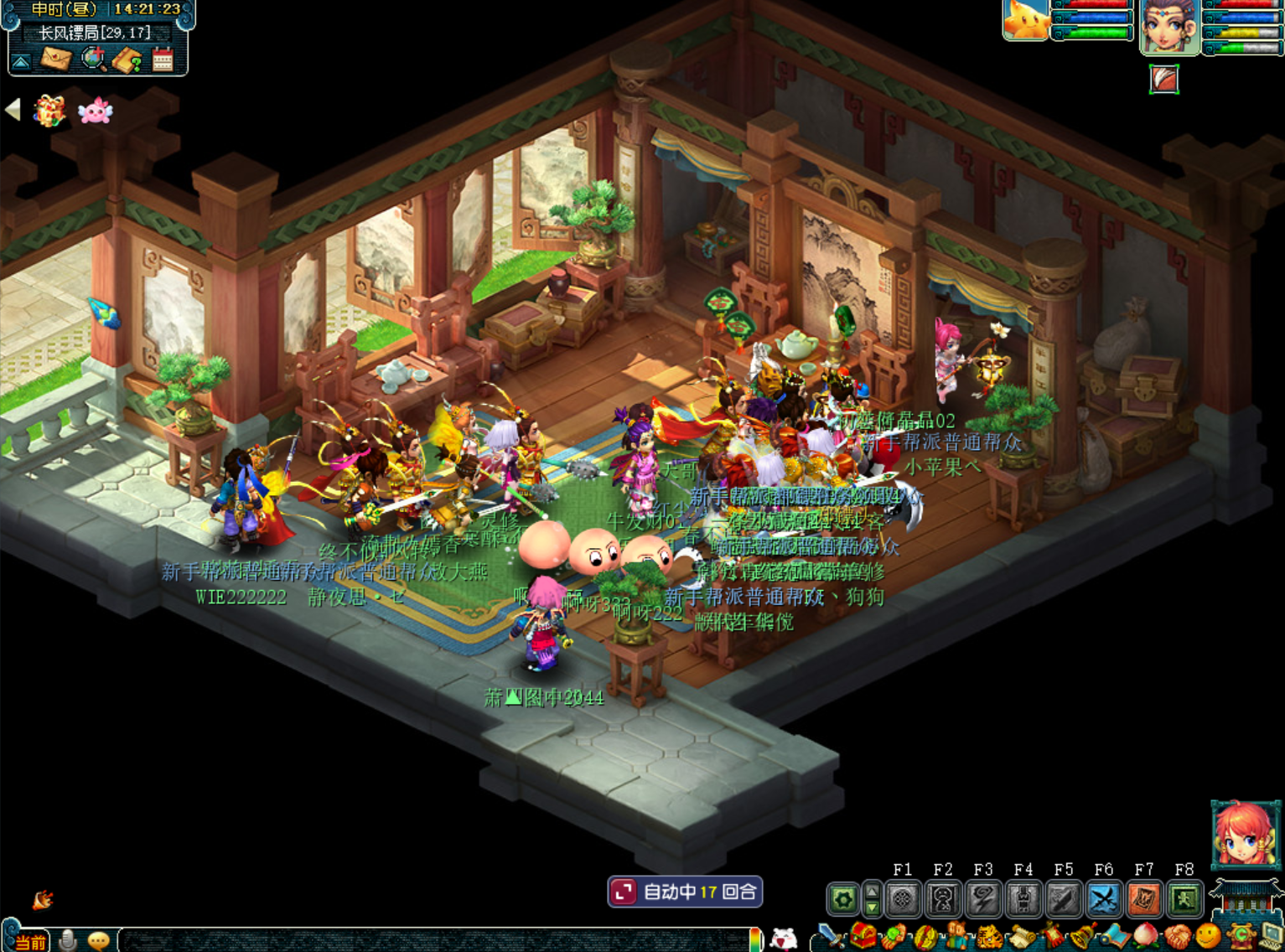Screen dimensions: 1285x952
Task: Activate the F6 blue crossed-swords skill
Action: click(x=1104, y=900)
